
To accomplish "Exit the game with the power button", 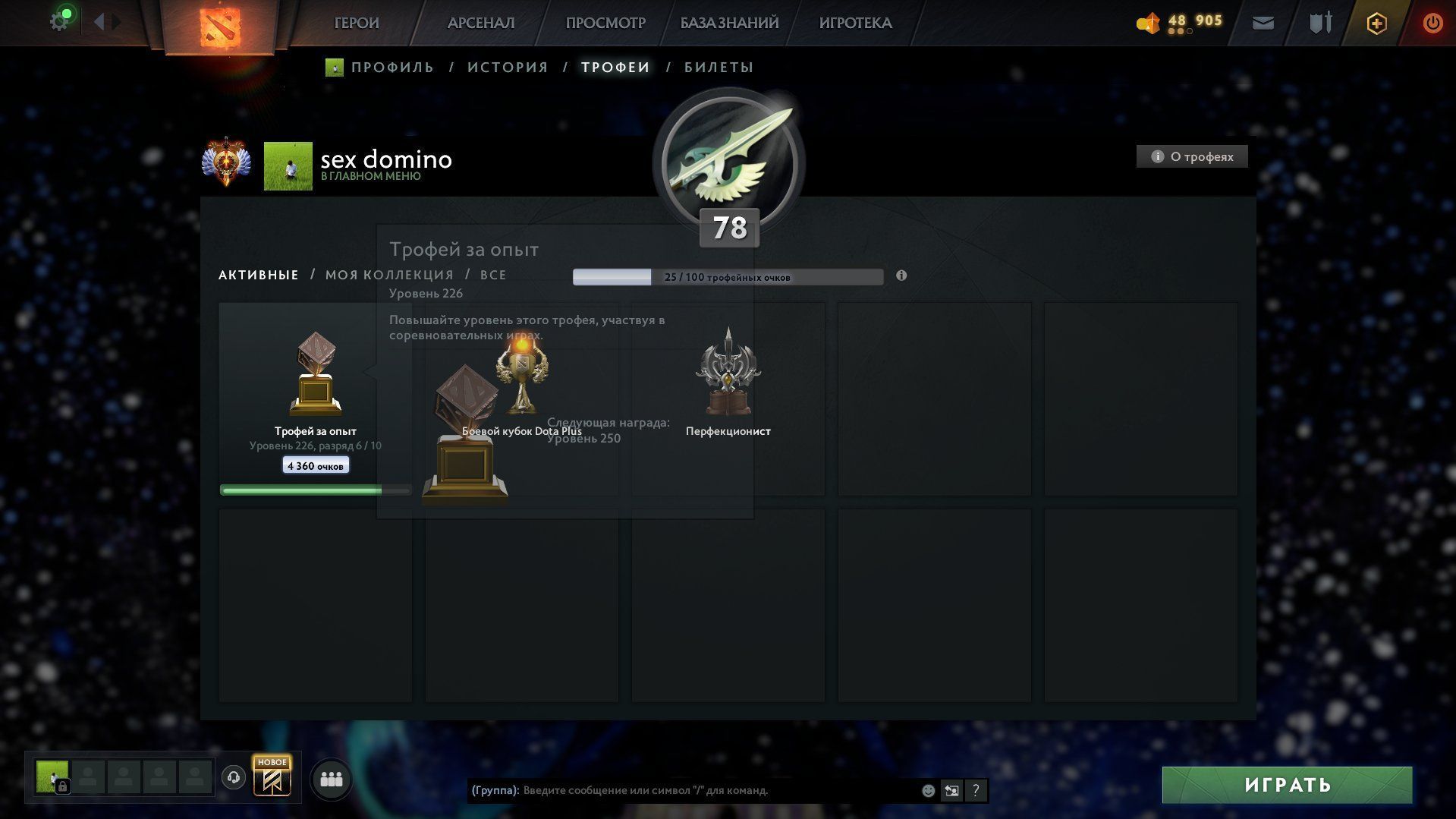I will [x=1432, y=23].
